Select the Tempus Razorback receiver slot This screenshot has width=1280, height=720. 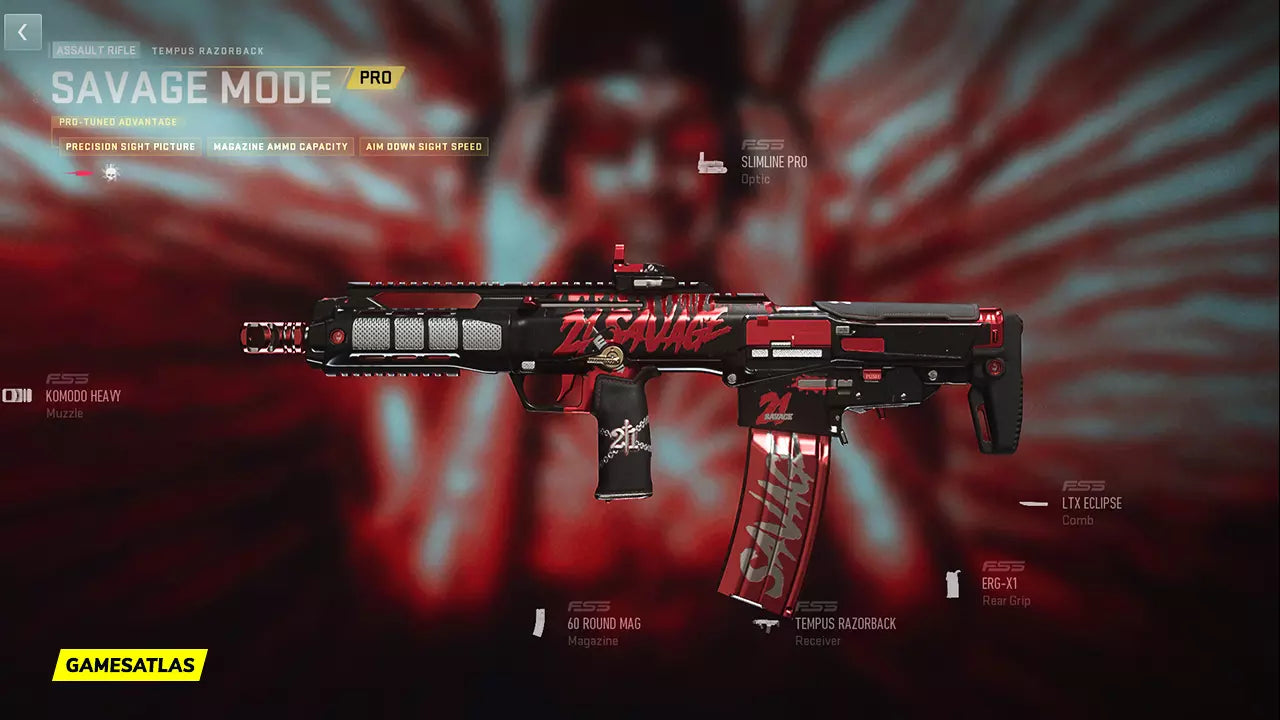845,623
